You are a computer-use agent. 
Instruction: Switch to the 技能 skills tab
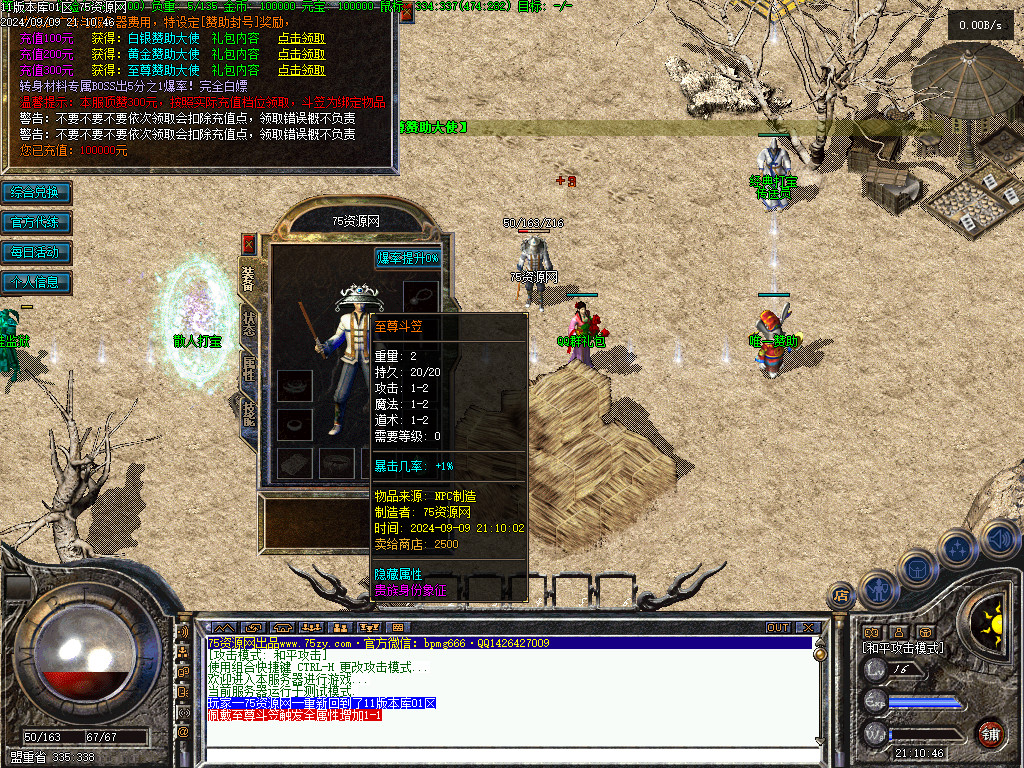pos(249,411)
